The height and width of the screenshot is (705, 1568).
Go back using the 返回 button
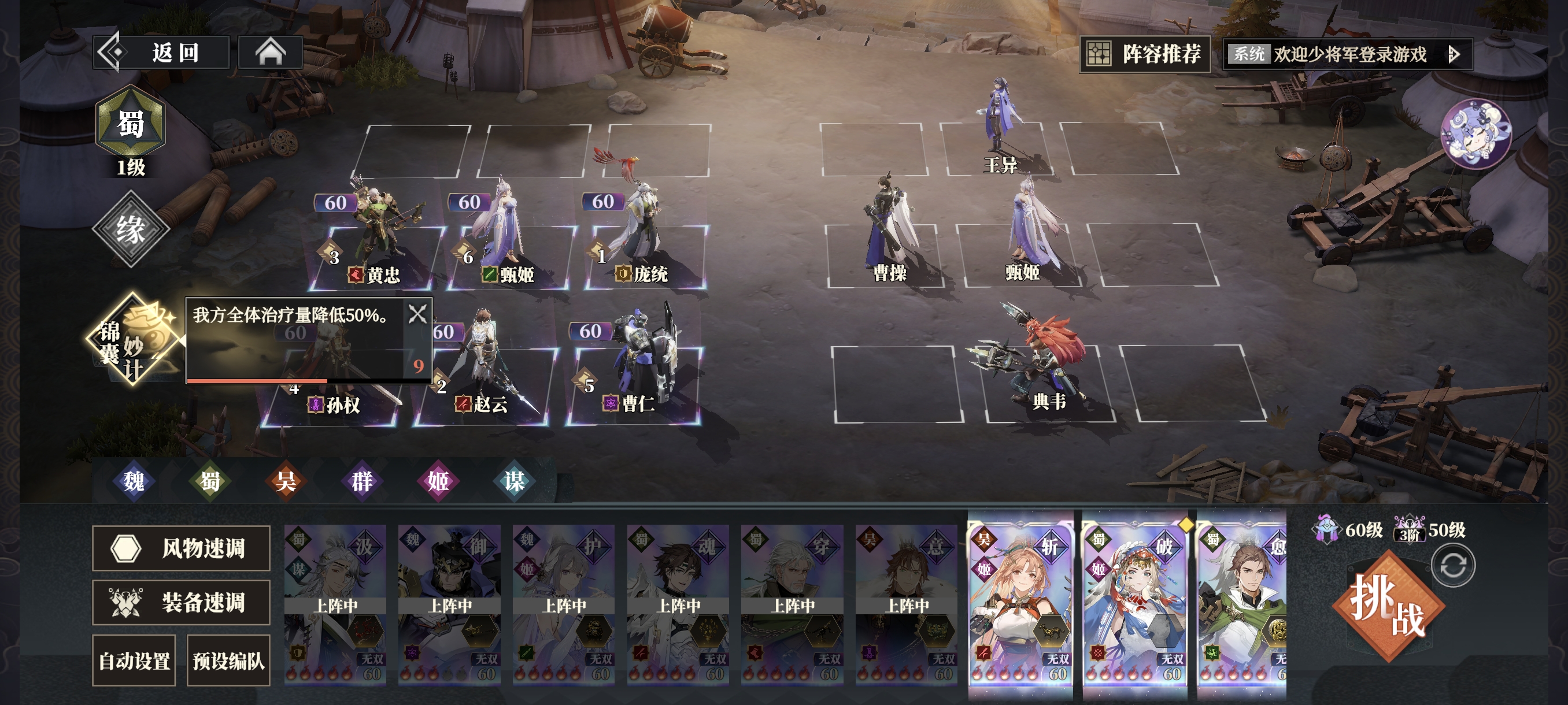pos(161,53)
